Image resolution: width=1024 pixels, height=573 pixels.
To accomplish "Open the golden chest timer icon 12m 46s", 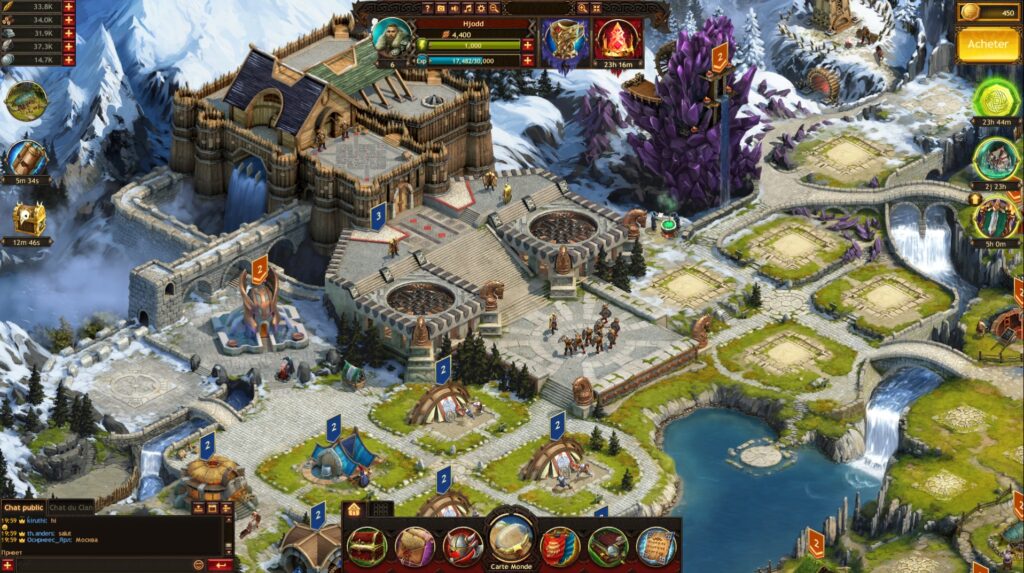I will (29, 217).
